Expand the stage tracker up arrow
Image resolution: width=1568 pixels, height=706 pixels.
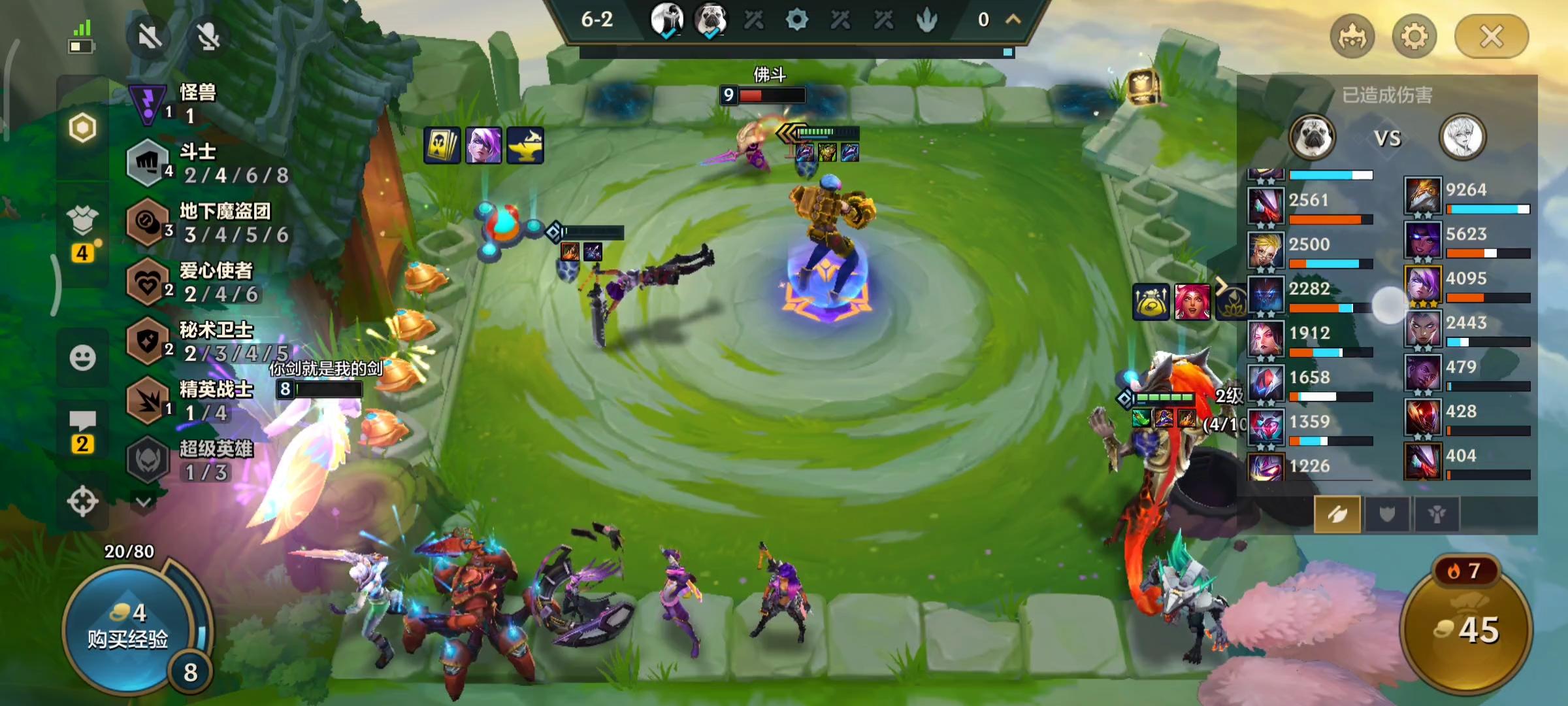[x=1013, y=20]
